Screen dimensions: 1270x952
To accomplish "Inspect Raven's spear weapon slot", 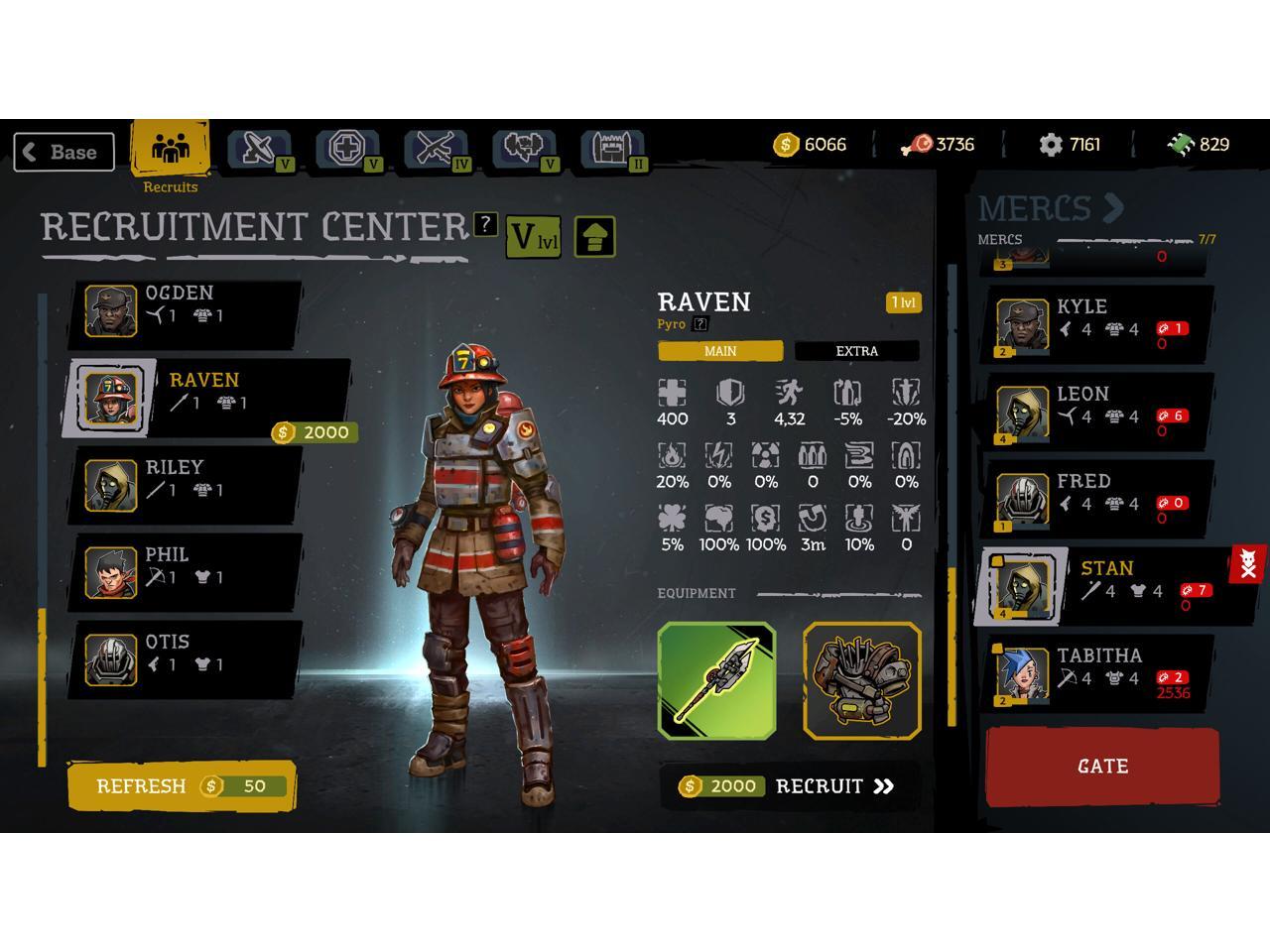I will 716,680.
